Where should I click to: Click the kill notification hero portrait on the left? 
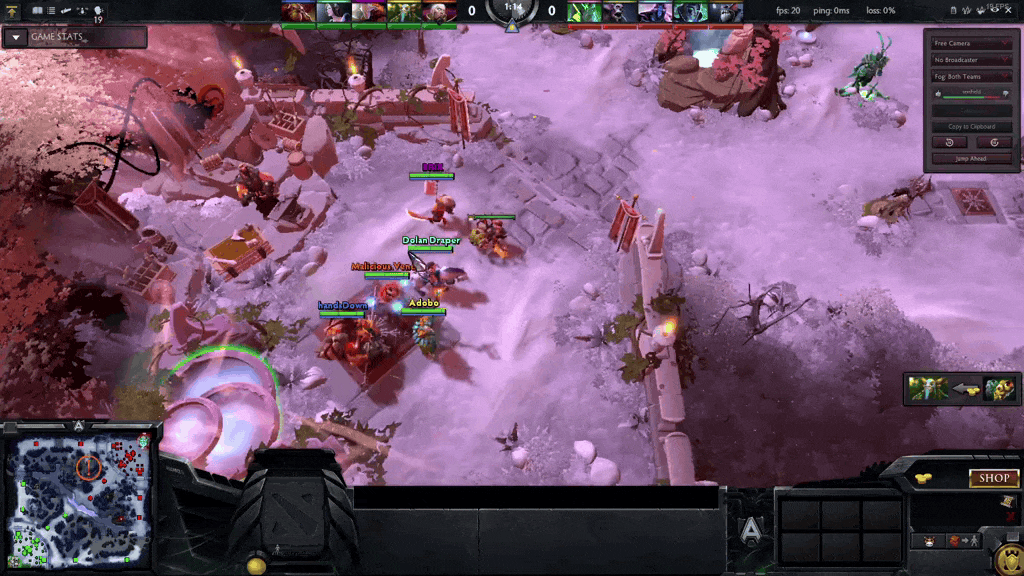click(x=929, y=389)
